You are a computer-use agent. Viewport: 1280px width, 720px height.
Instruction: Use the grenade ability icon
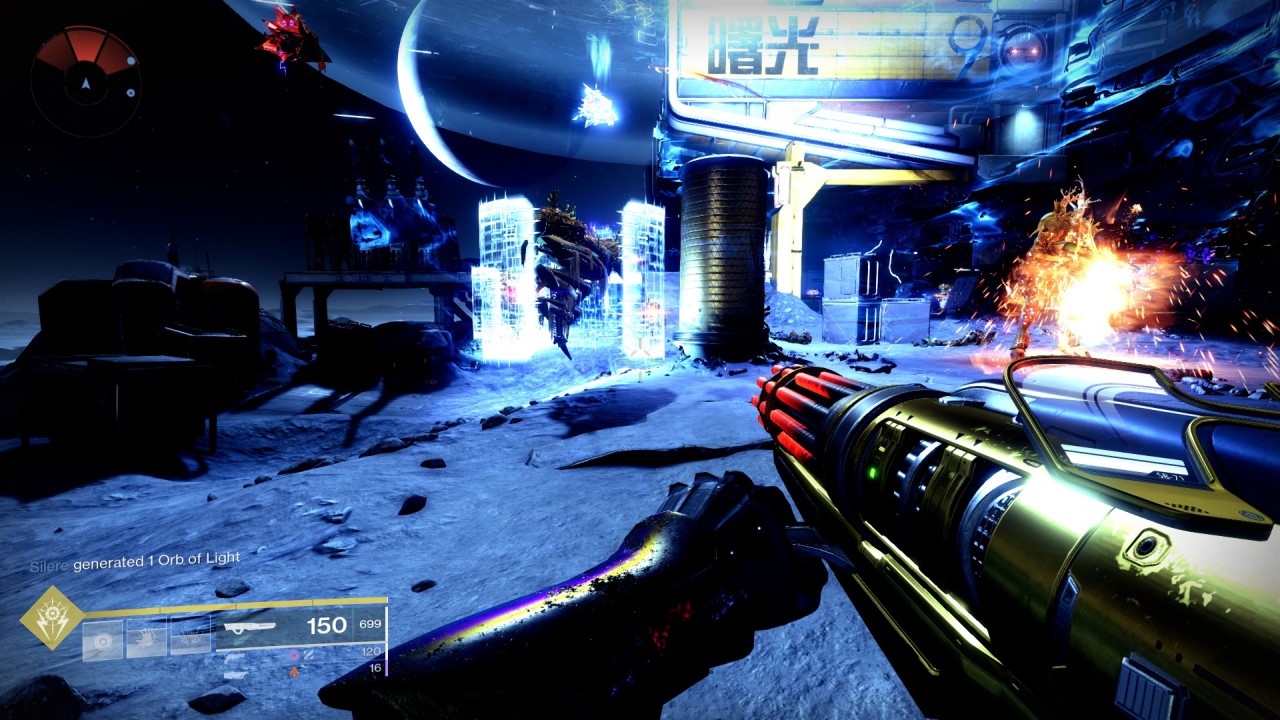103,639
